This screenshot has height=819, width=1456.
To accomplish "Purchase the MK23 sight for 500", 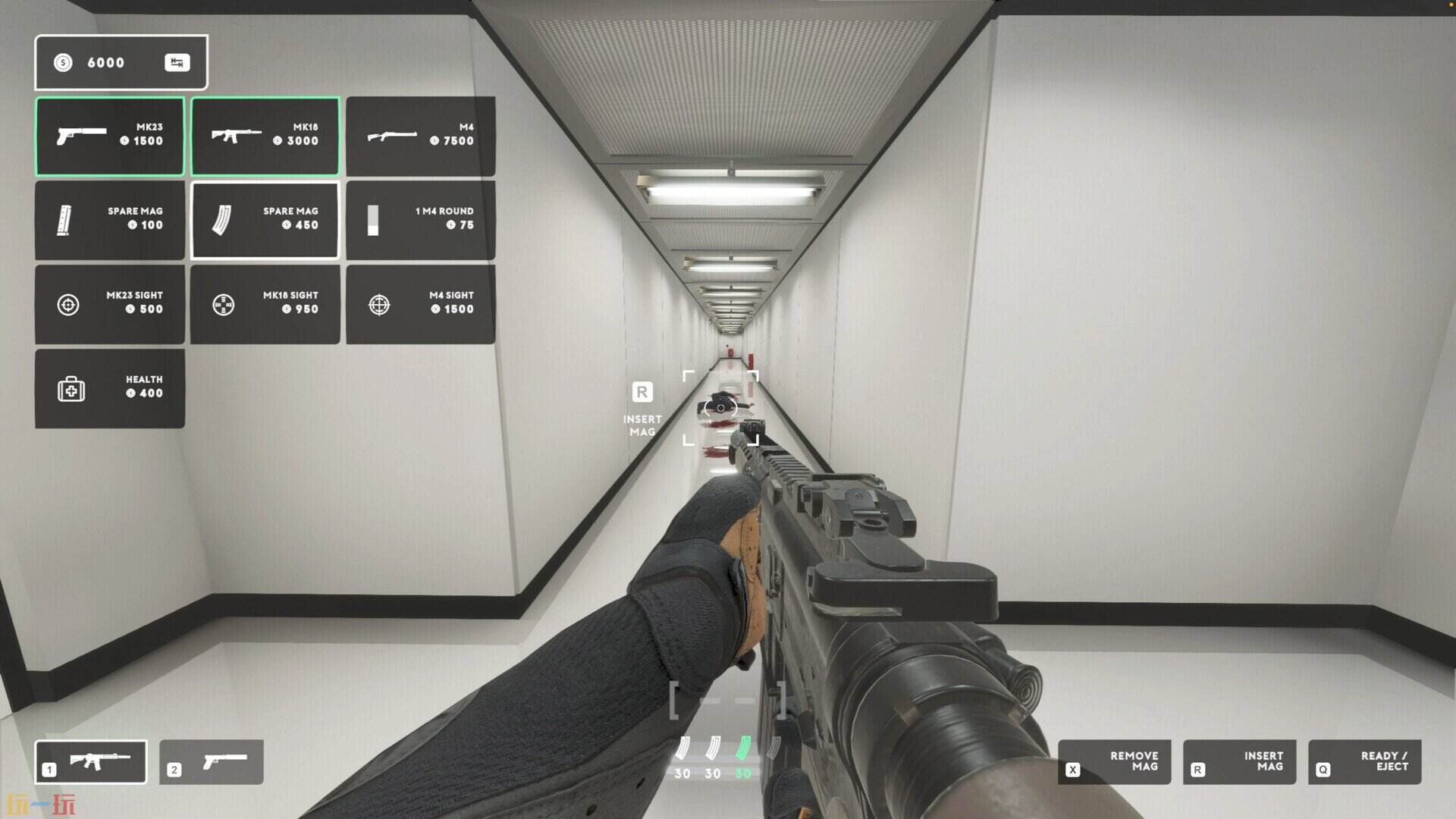I will 110,304.
